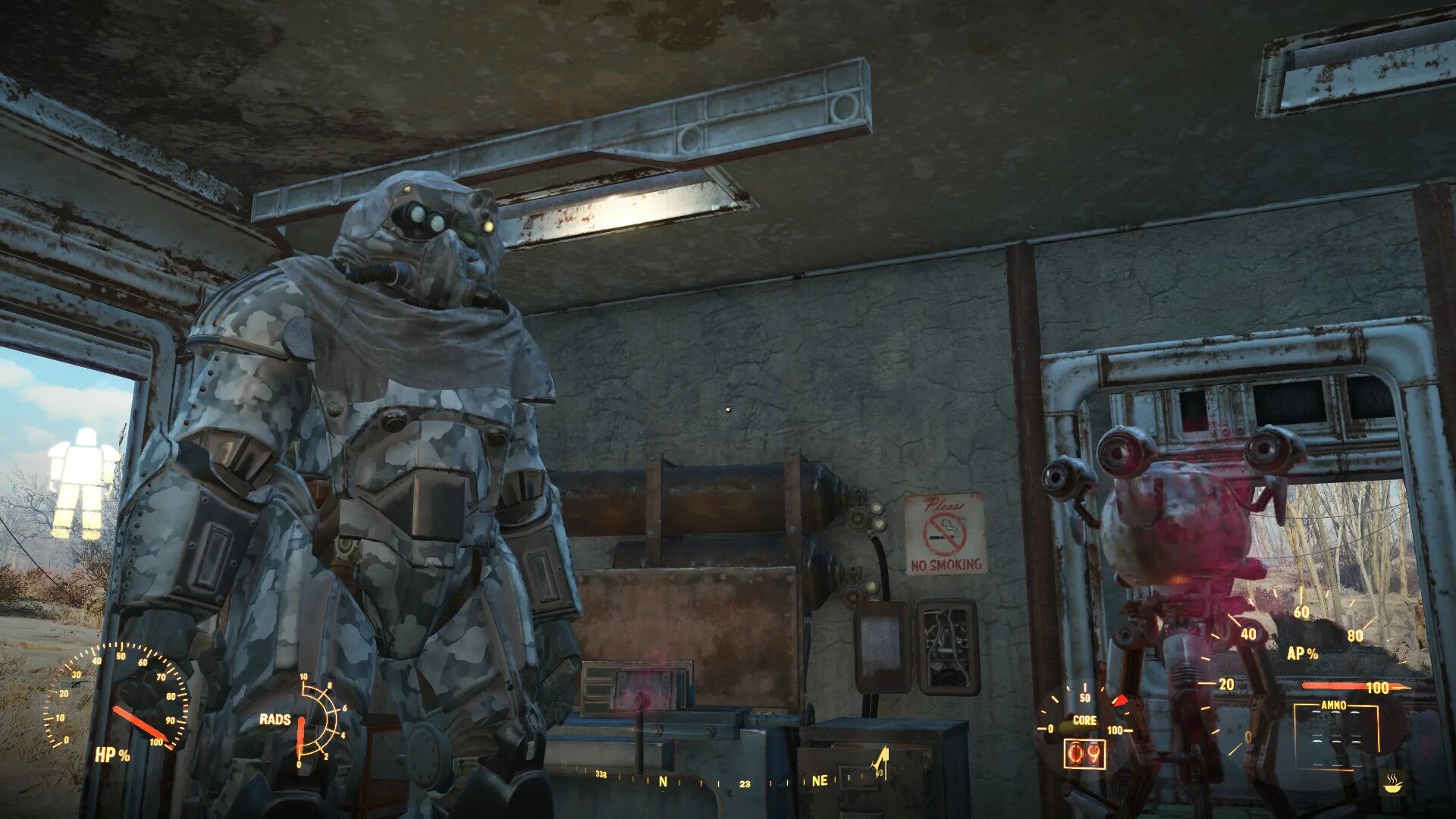Select the power armor condition figure icon
This screenshot has height=819, width=1456.
[82, 483]
